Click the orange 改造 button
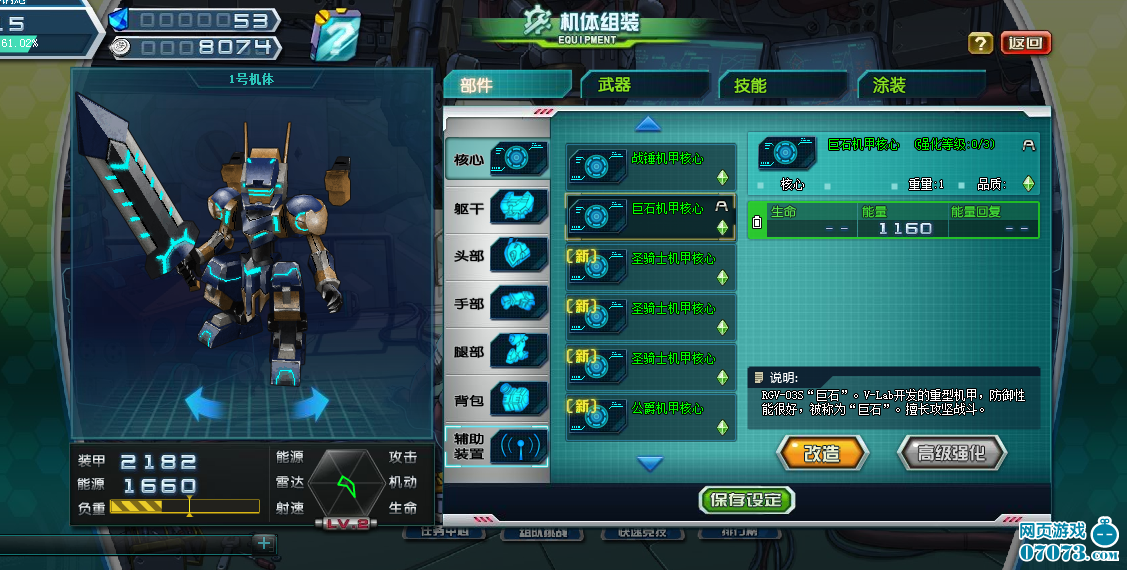The image size is (1127, 570). click(x=822, y=453)
